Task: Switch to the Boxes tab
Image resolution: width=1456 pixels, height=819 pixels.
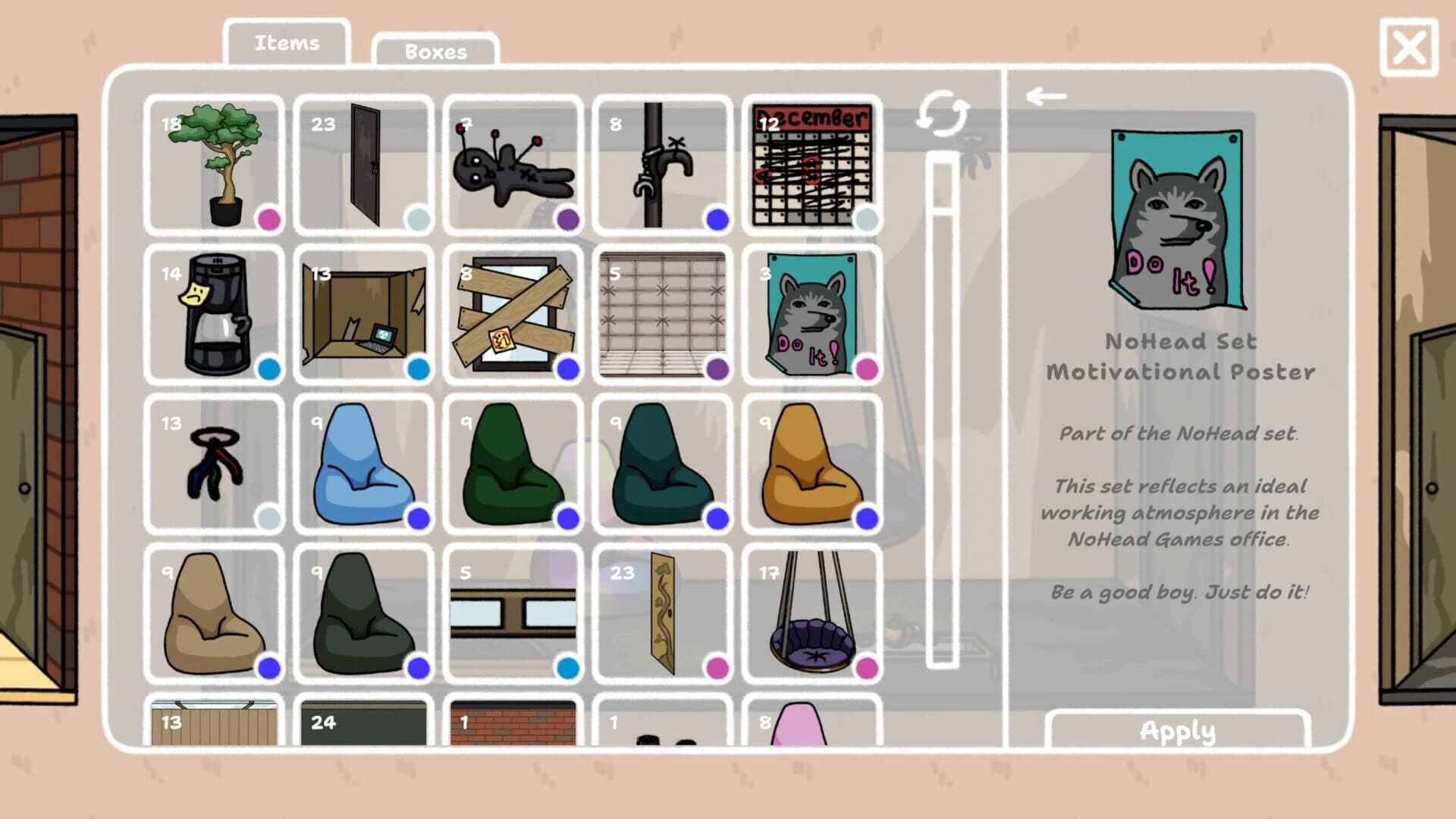Action: click(x=435, y=51)
